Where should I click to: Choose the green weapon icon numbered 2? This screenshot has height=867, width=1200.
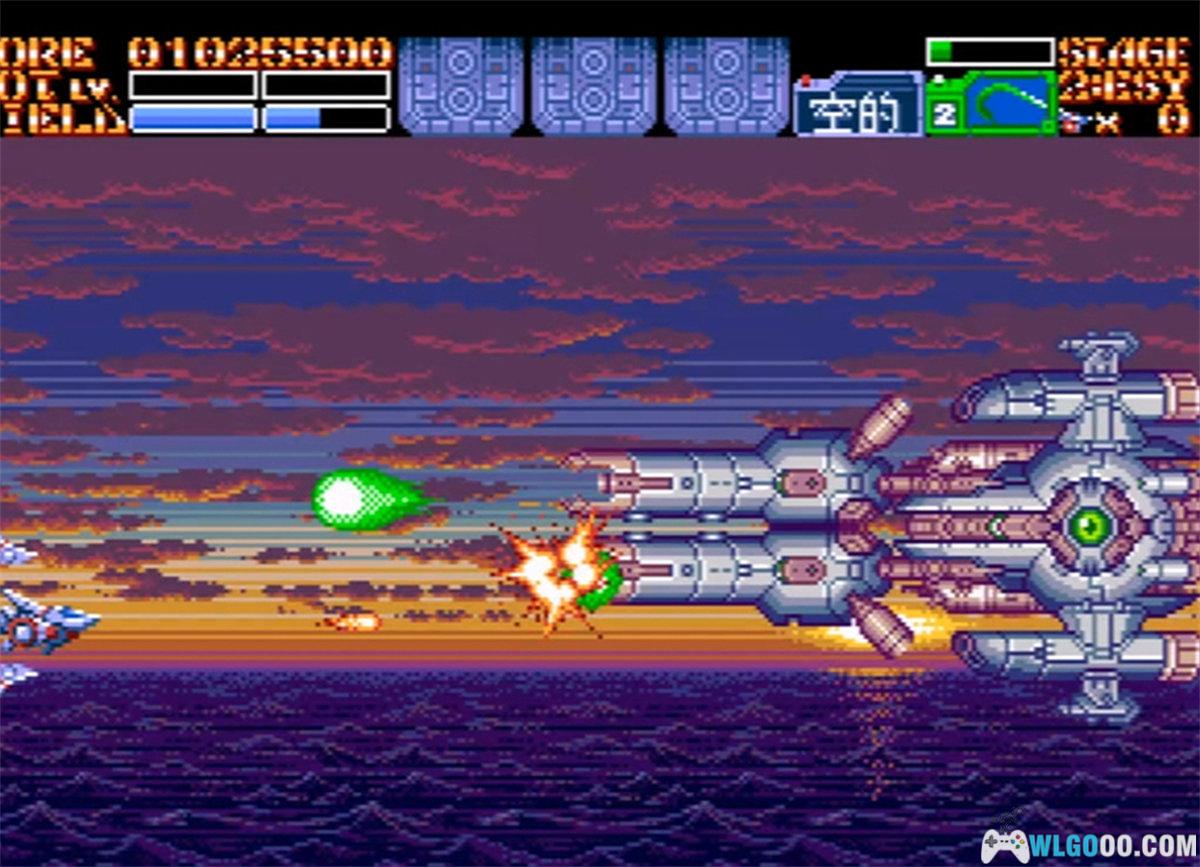click(990, 104)
